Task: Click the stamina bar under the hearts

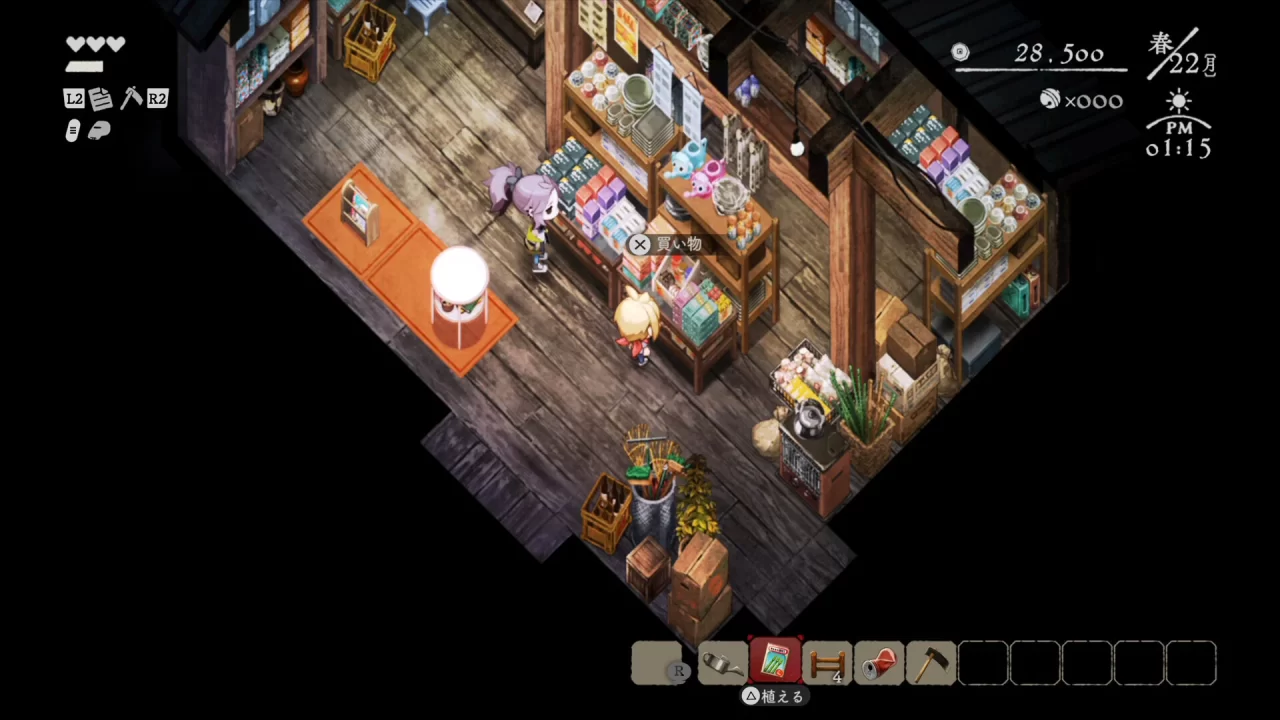Action: point(84,64)
